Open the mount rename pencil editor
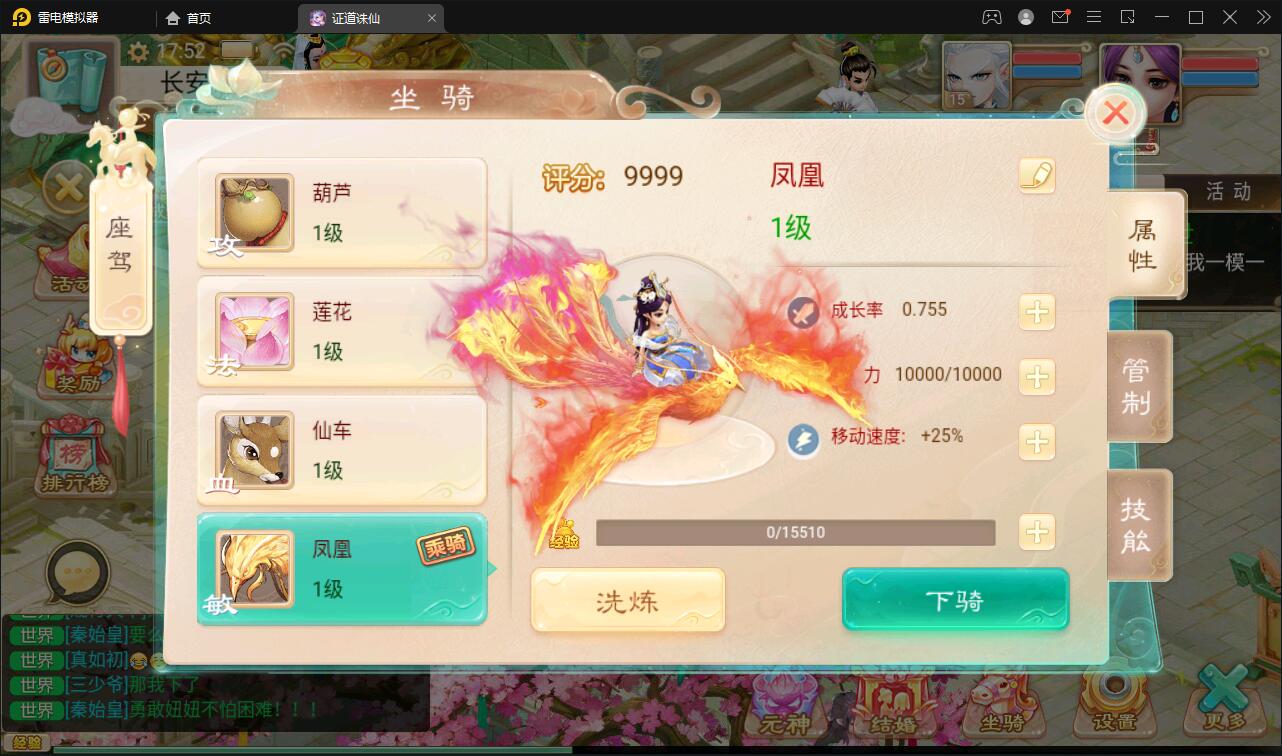This screenshot has height=756, width=1282. tap(1037, 176)
